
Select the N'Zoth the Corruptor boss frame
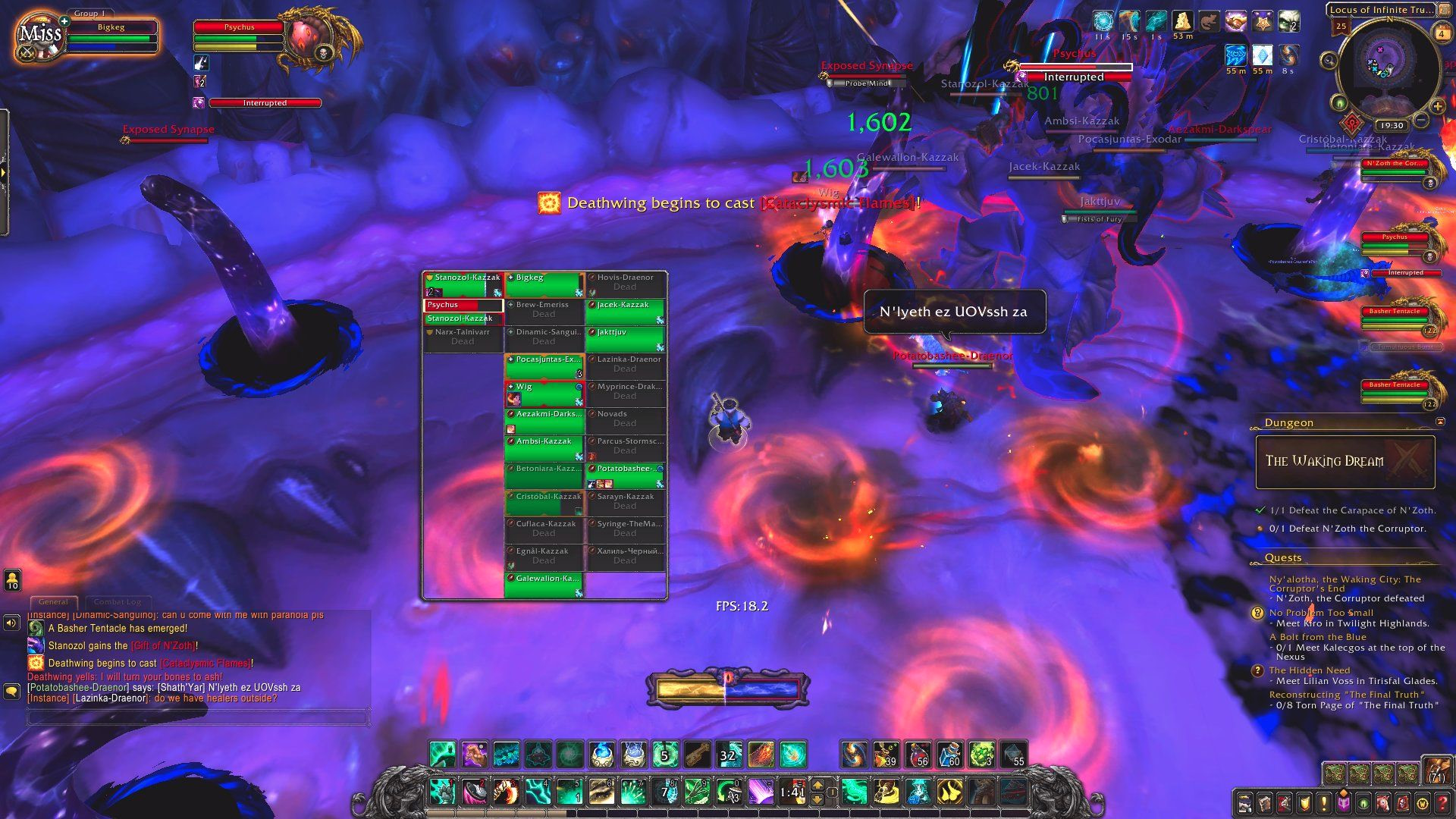(1394, 168)
